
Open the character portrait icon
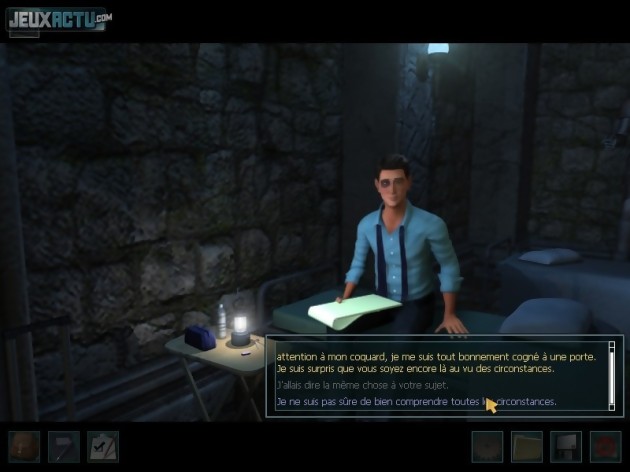pos(24,446)
